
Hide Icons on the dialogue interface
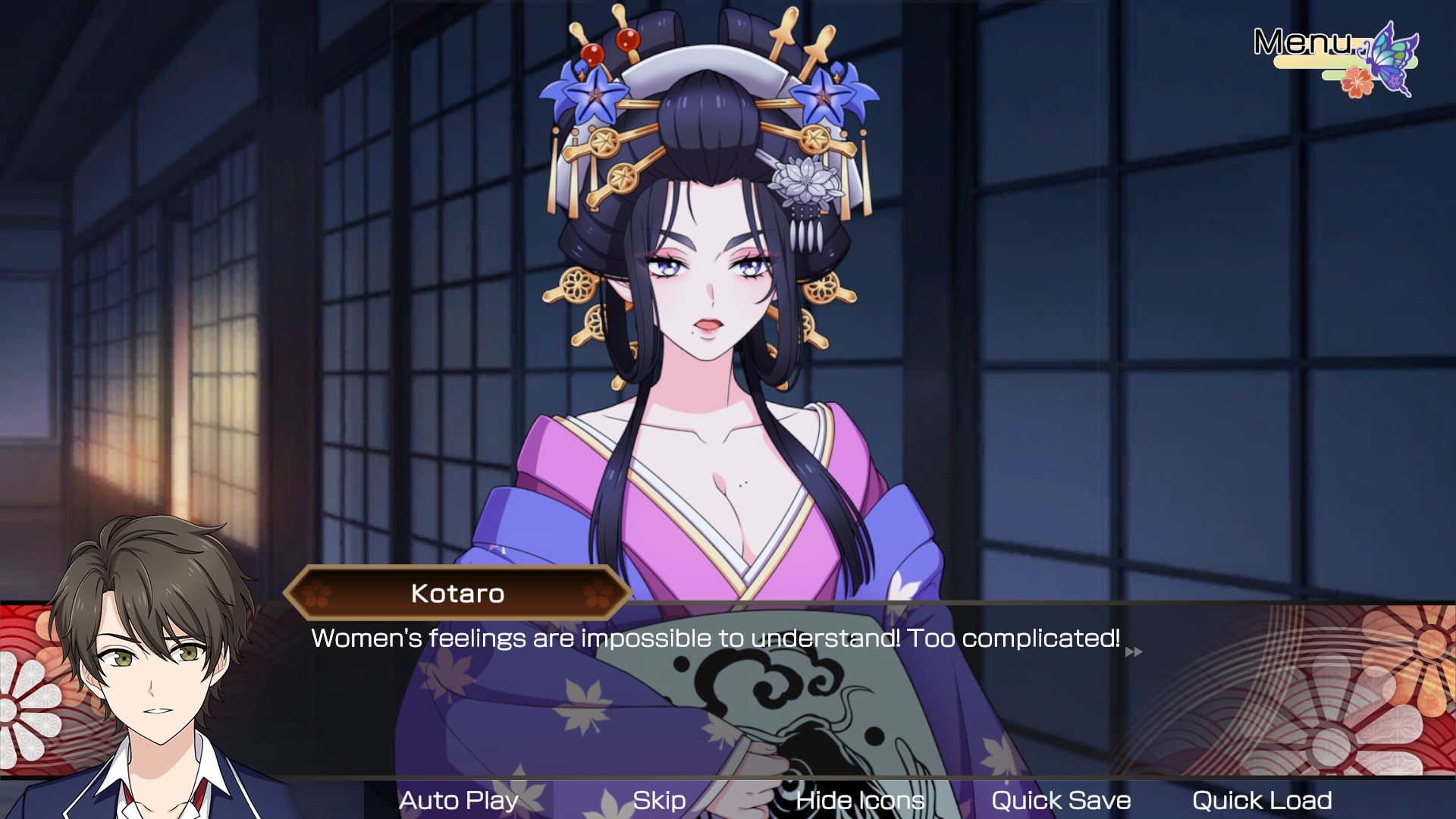click(x=860, y=800)
